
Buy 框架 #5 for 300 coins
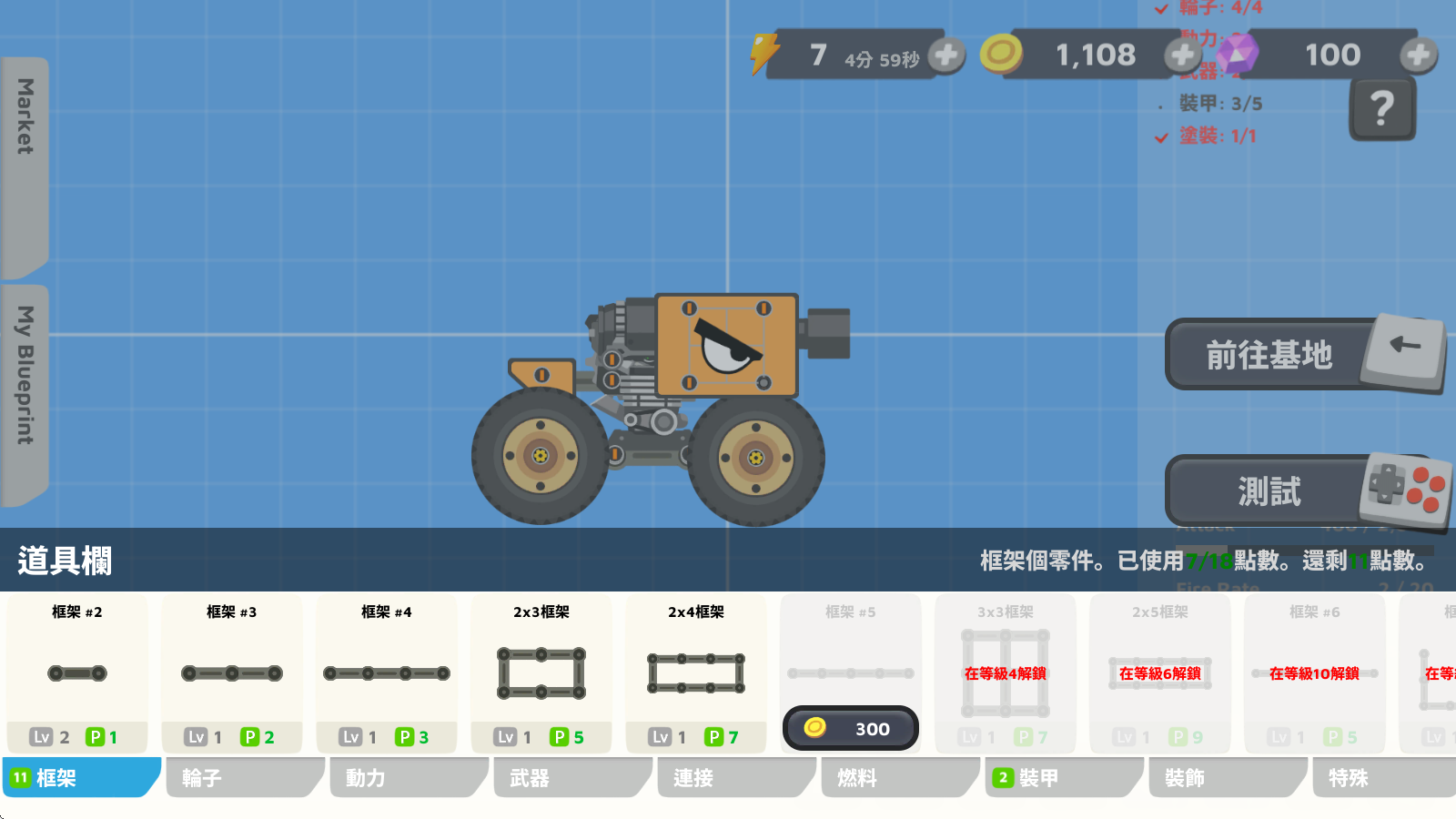pos(850,728)
